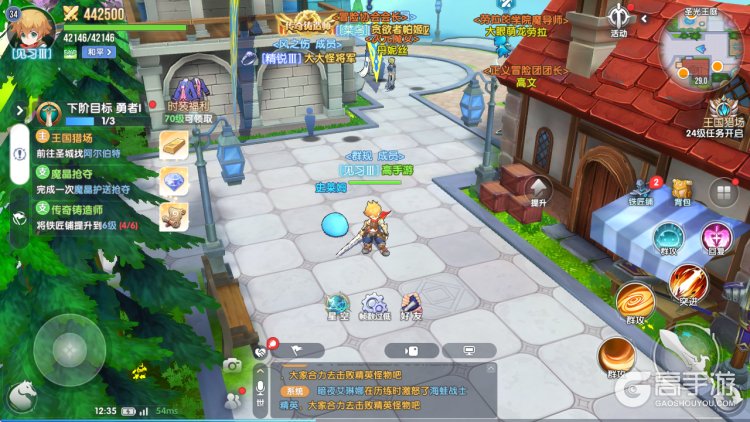
Task: Expand the four-square grid menu
Action: point(722,192)
